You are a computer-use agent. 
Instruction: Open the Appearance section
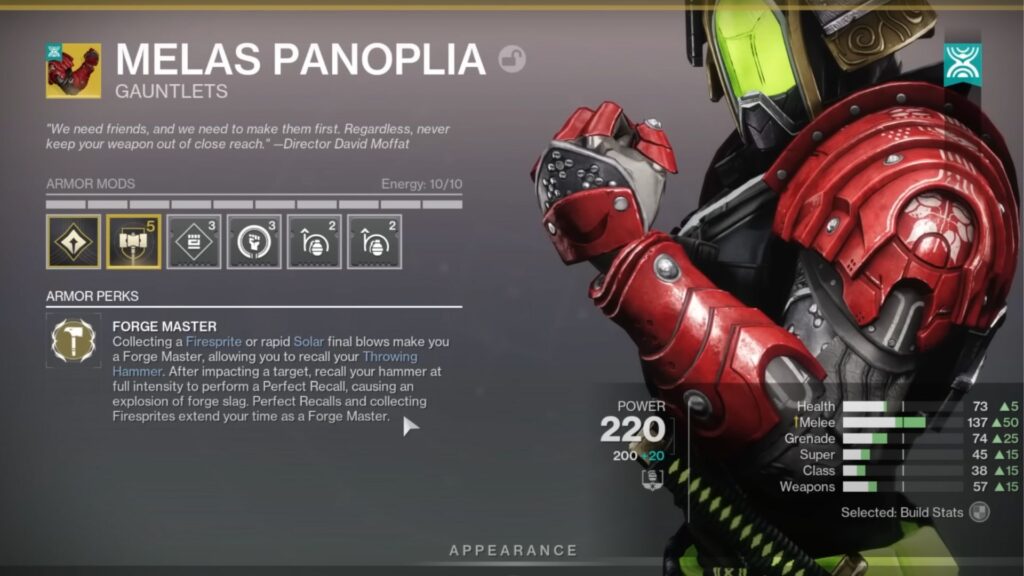pyautogui.click(x=513, y=550)
